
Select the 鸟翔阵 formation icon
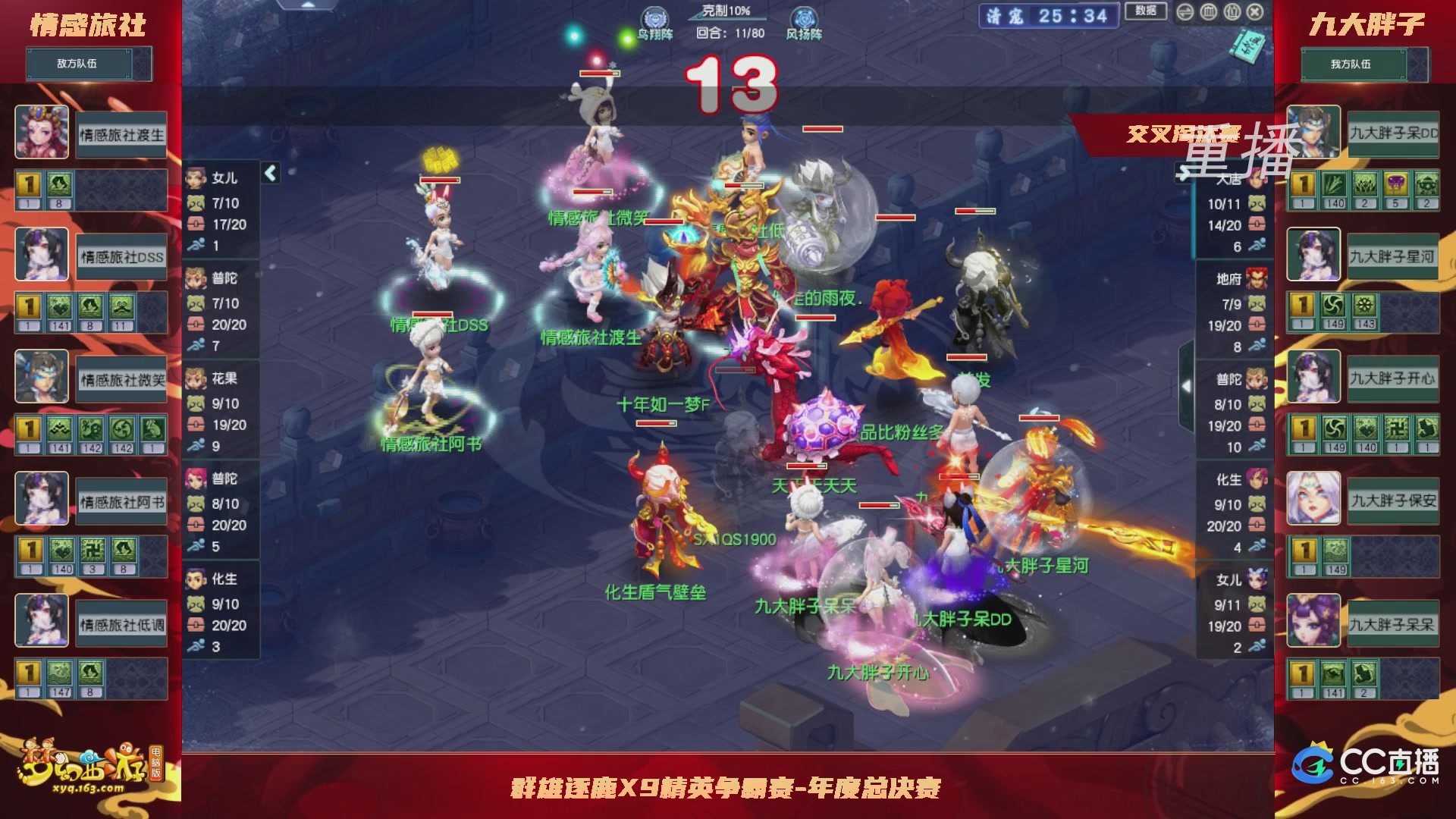[654, 15]
